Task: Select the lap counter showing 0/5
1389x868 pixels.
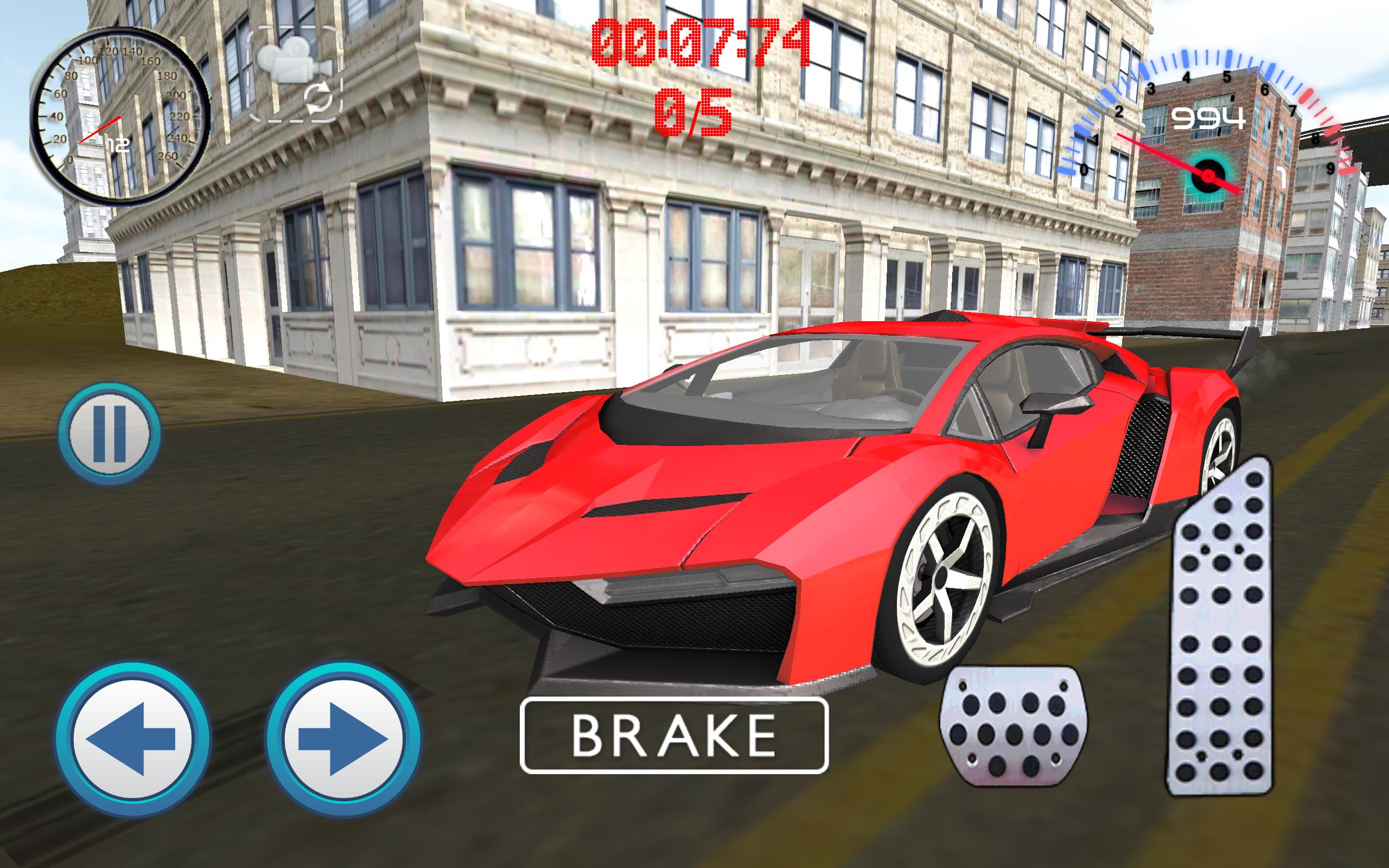Action: point(693,112)
